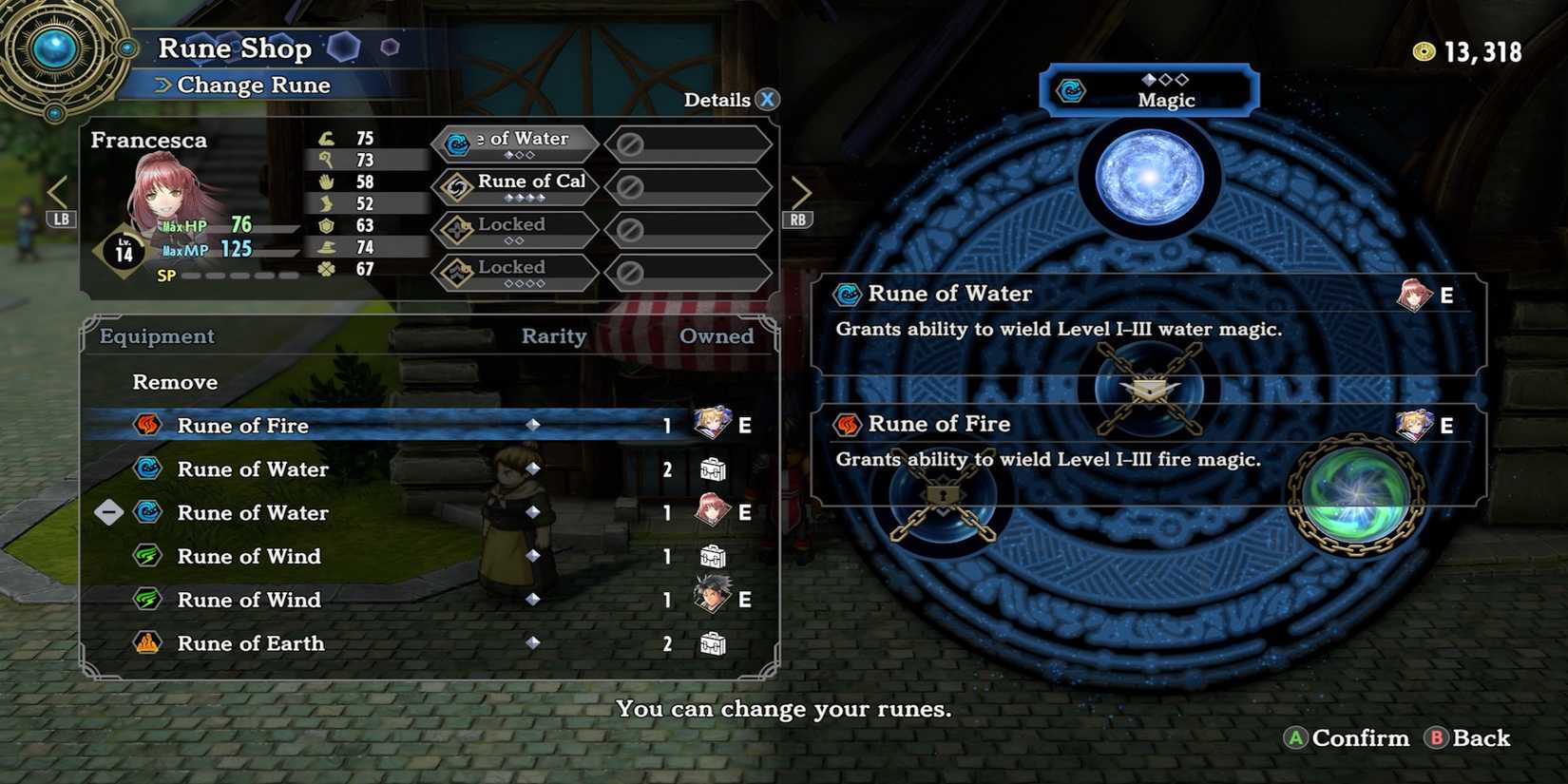Choose Remove at the top of the list
Viewport: 1568px width, 784px height.
pyautogui.click(x=174, y=382)
